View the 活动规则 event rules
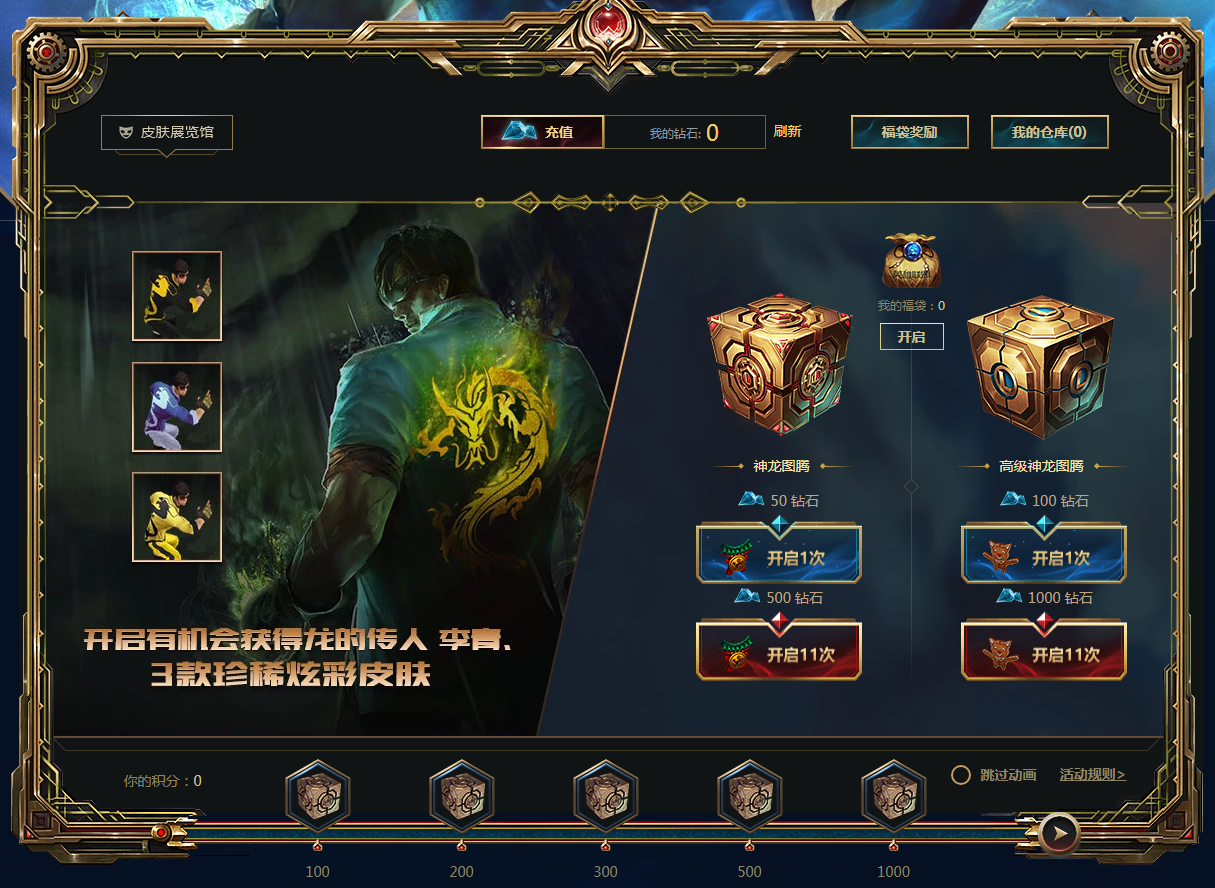The height and width of the screenshot is (888, 1215). (x=1092, y=775)
